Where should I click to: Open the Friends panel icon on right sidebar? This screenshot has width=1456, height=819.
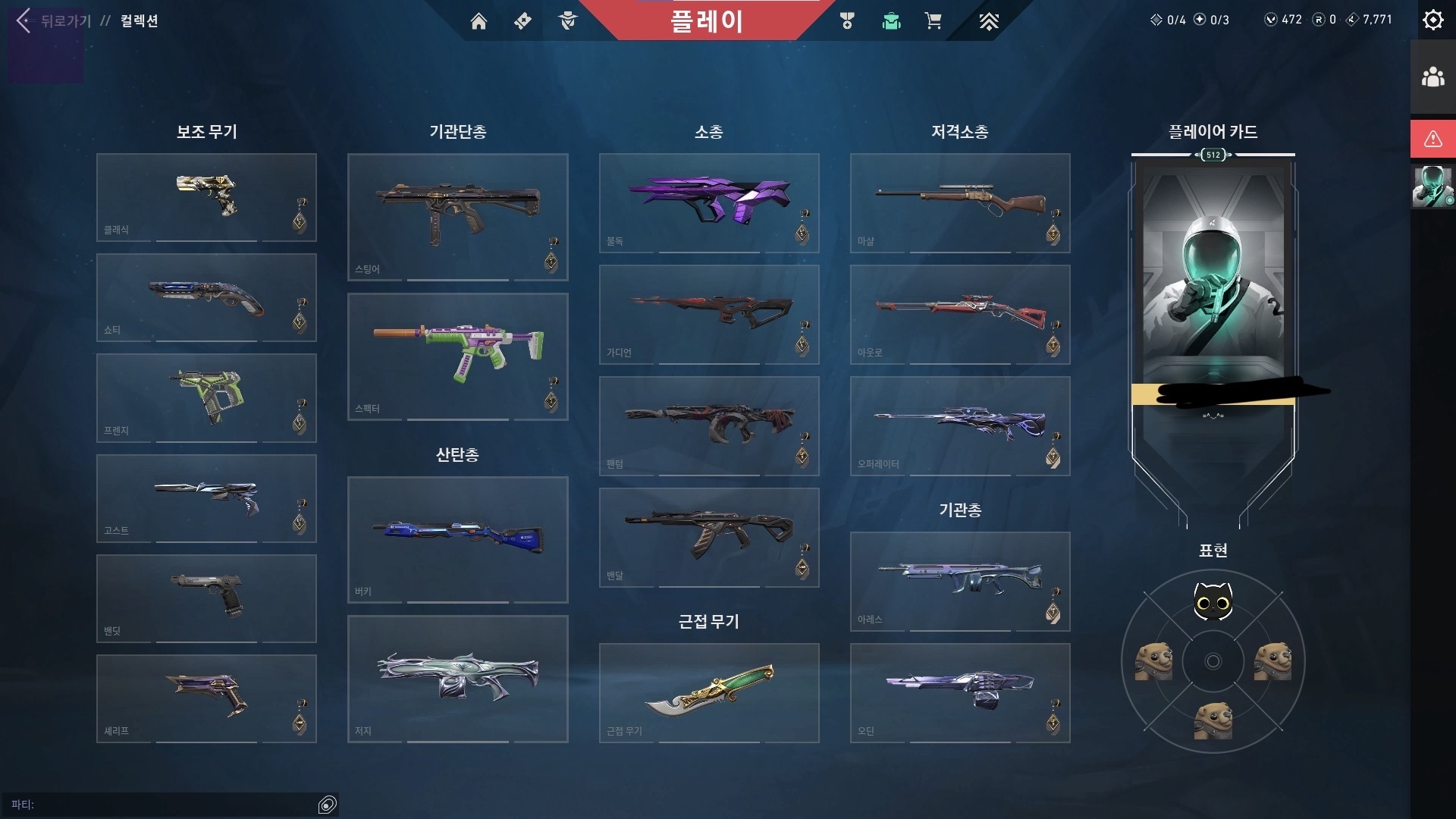point(1432,76)
